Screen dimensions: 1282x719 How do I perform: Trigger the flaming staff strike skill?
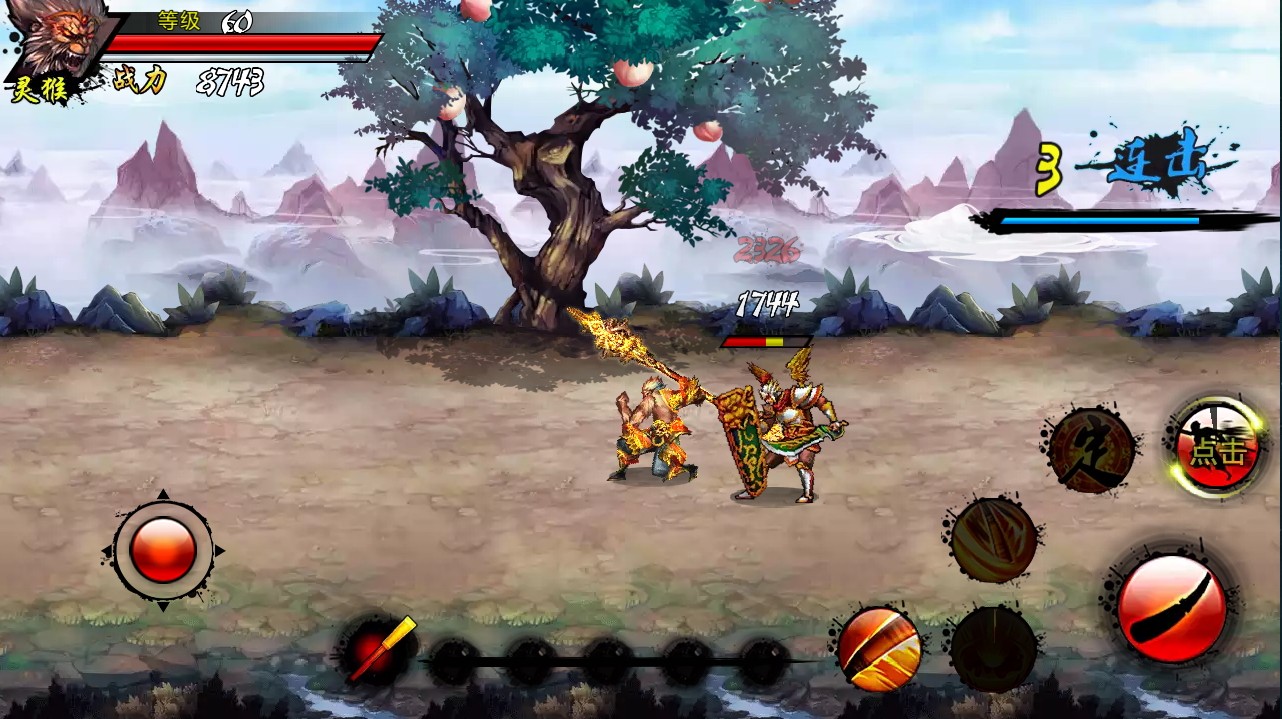(x=879, y=647)
